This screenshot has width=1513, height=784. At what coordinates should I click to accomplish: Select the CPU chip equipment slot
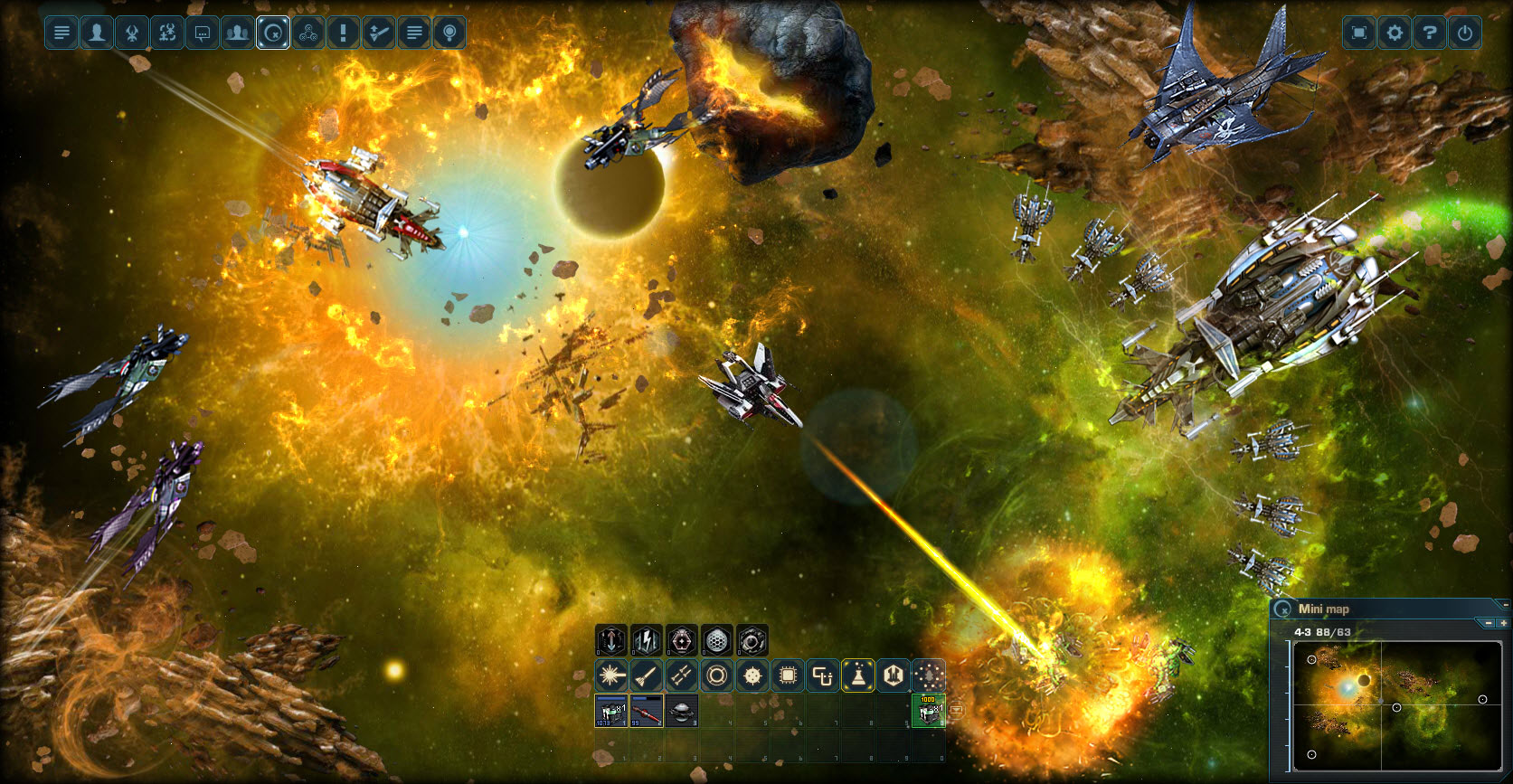click(x=787, y=675)
